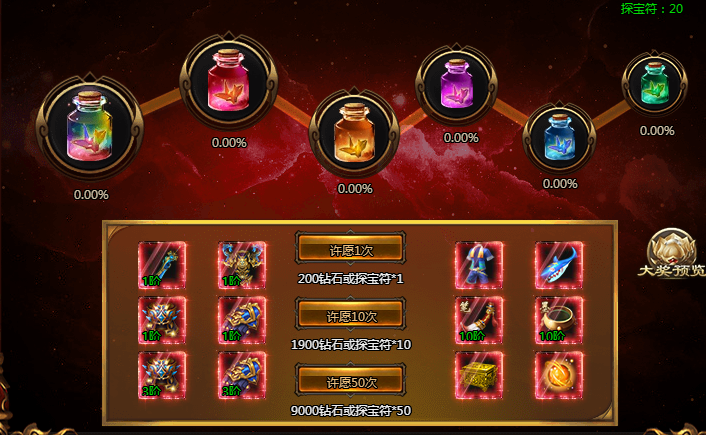View the blue staff weapon reward
706x435 pixels.
click(x=162, y=265)
